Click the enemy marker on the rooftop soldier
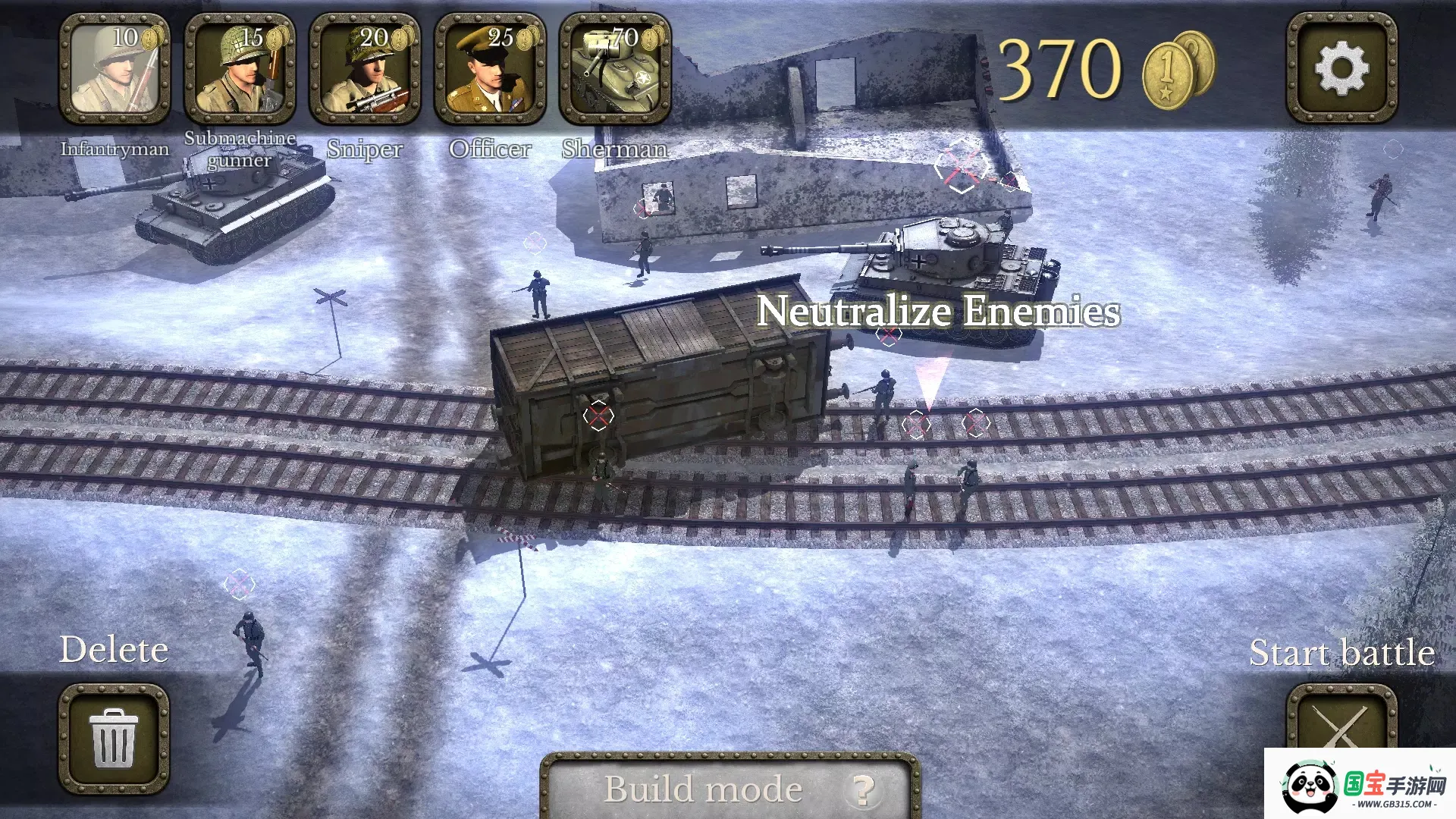The height and width of the screenshot is (819, 1456). pos(963,165)
